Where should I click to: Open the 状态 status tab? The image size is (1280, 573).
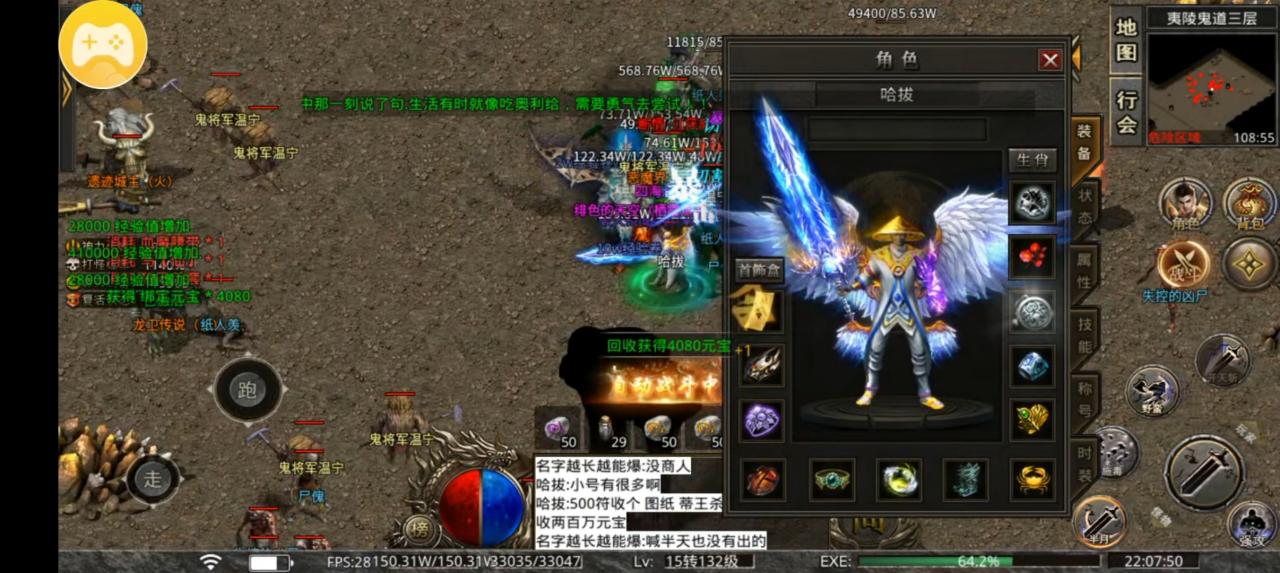(1085, 206)
